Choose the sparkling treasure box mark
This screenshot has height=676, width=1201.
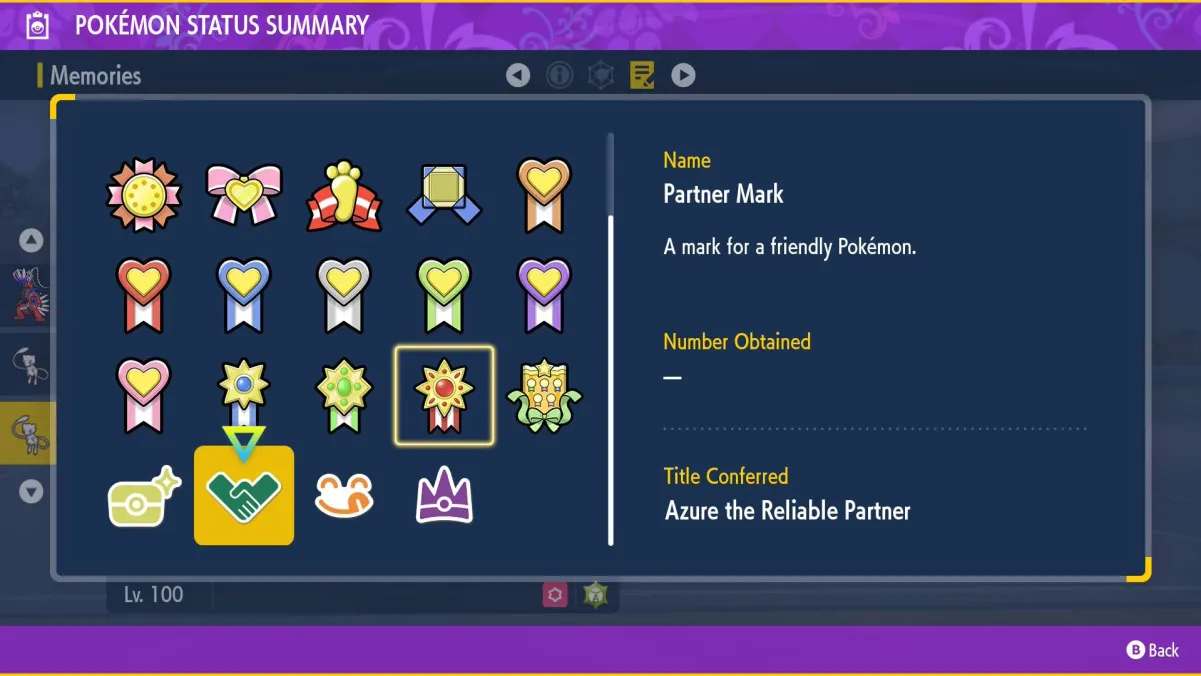pyautogui.click(x=144, y=495)
